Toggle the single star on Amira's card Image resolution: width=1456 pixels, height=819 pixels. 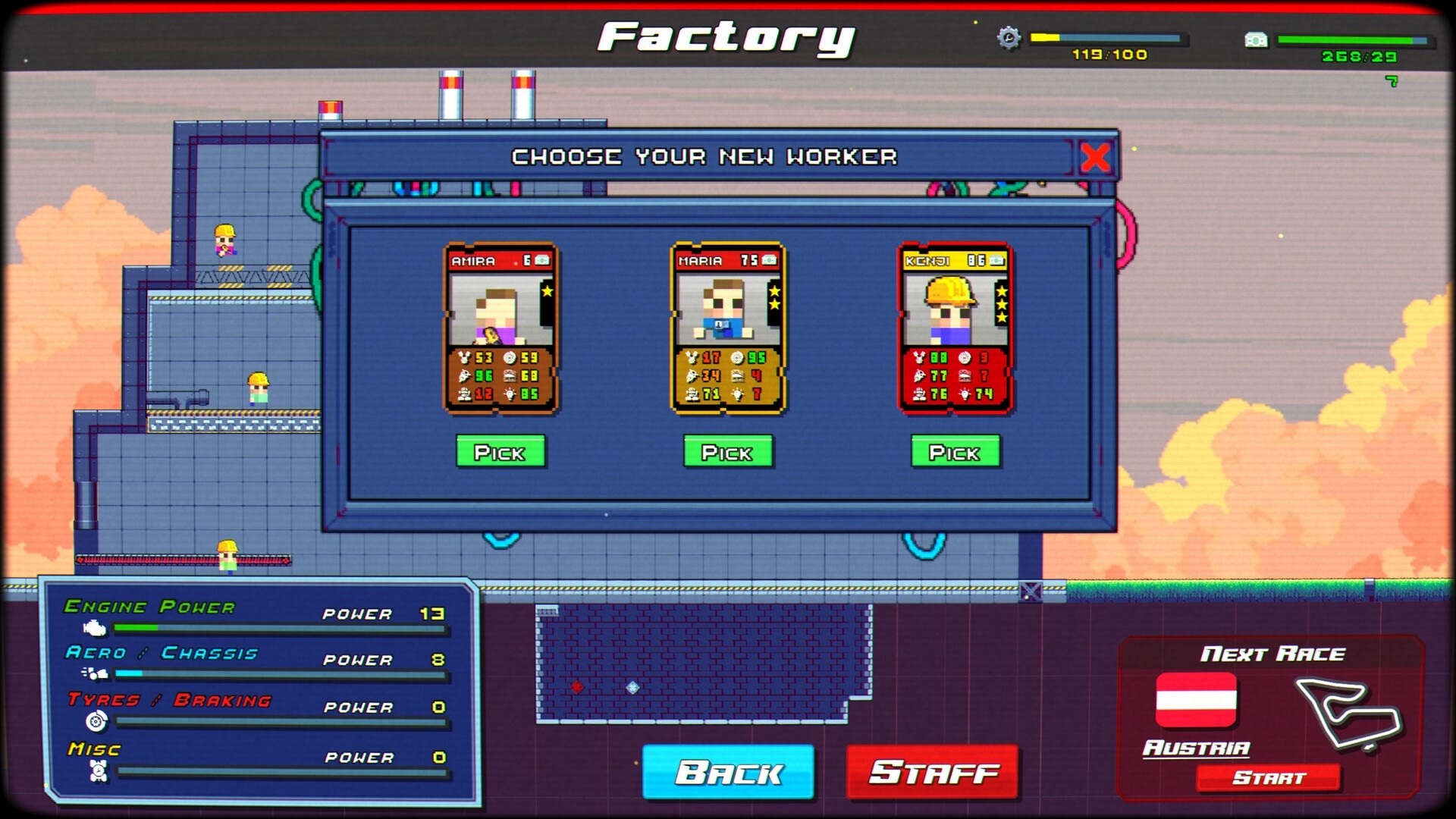pos(547,291)
